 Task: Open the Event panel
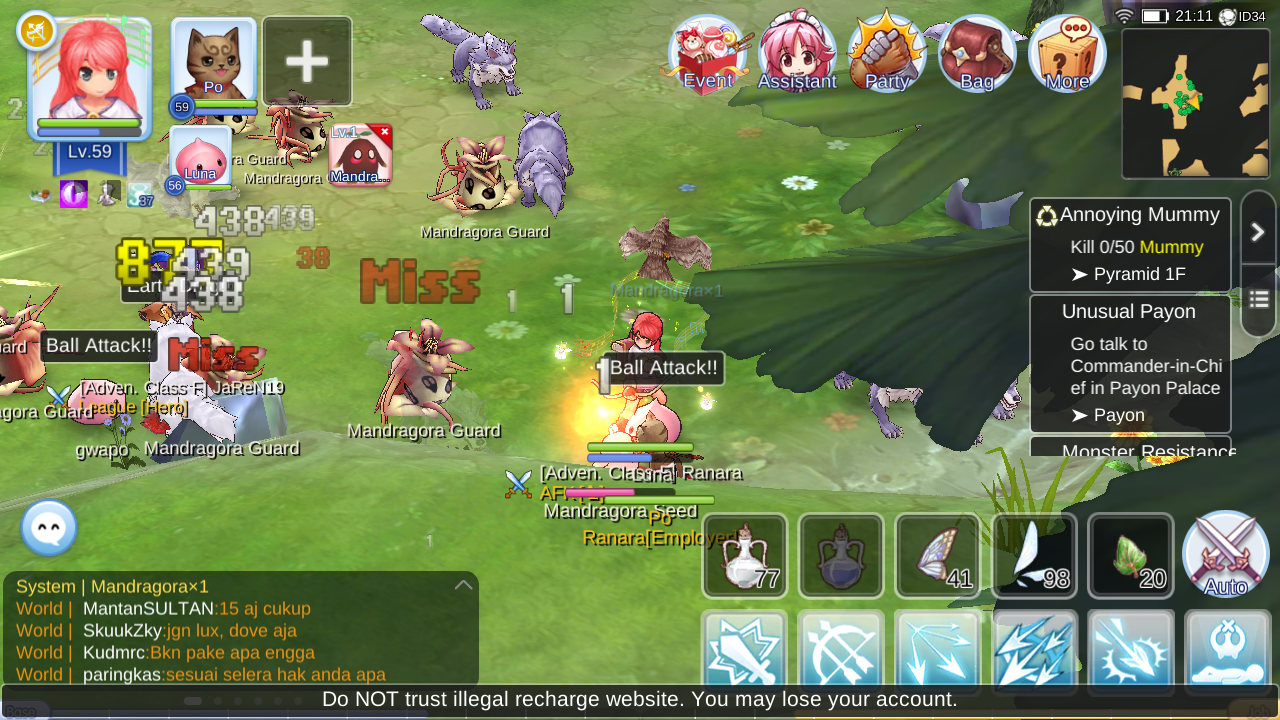click(x=707, y=50)
